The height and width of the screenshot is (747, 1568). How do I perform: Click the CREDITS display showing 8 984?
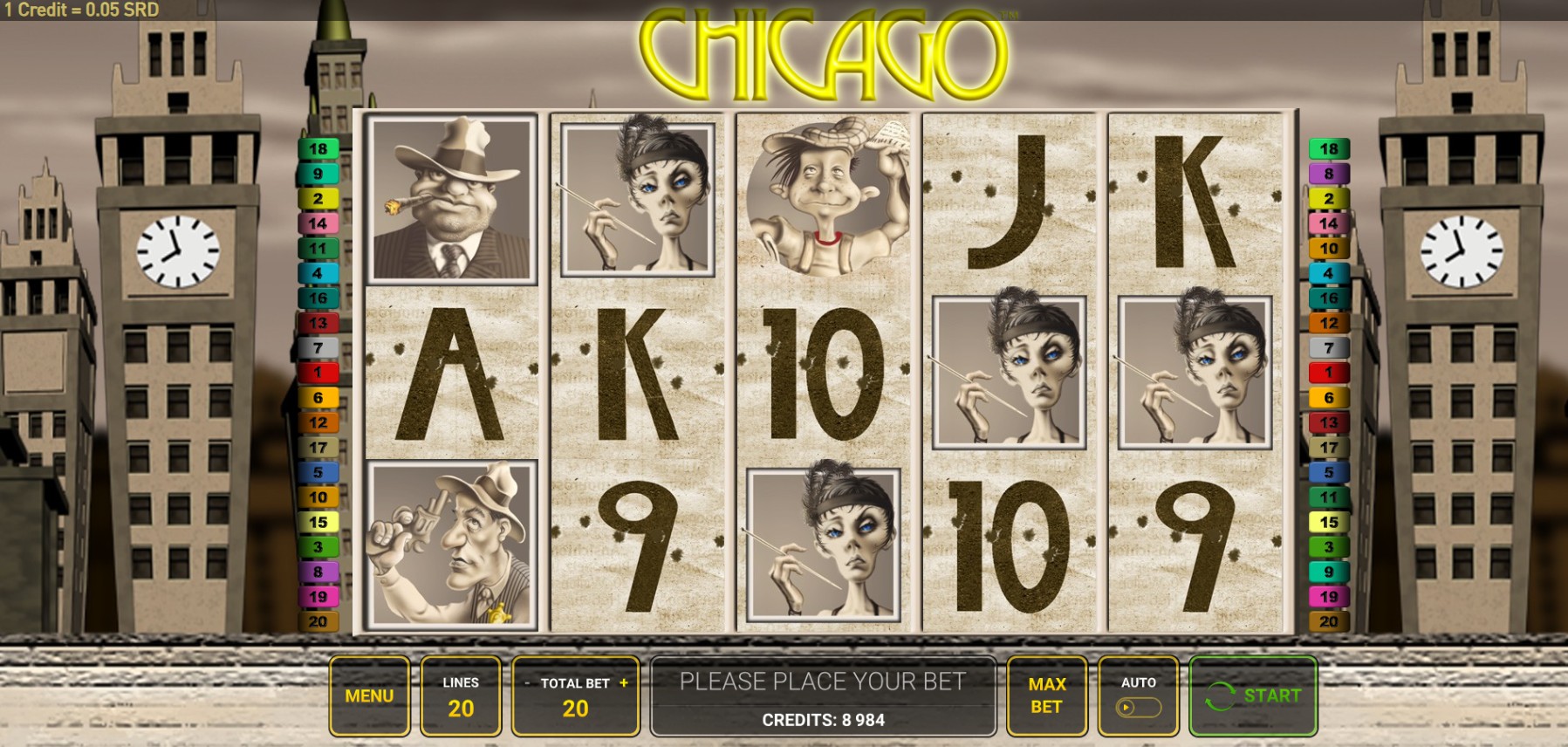(x=825, y=721)
